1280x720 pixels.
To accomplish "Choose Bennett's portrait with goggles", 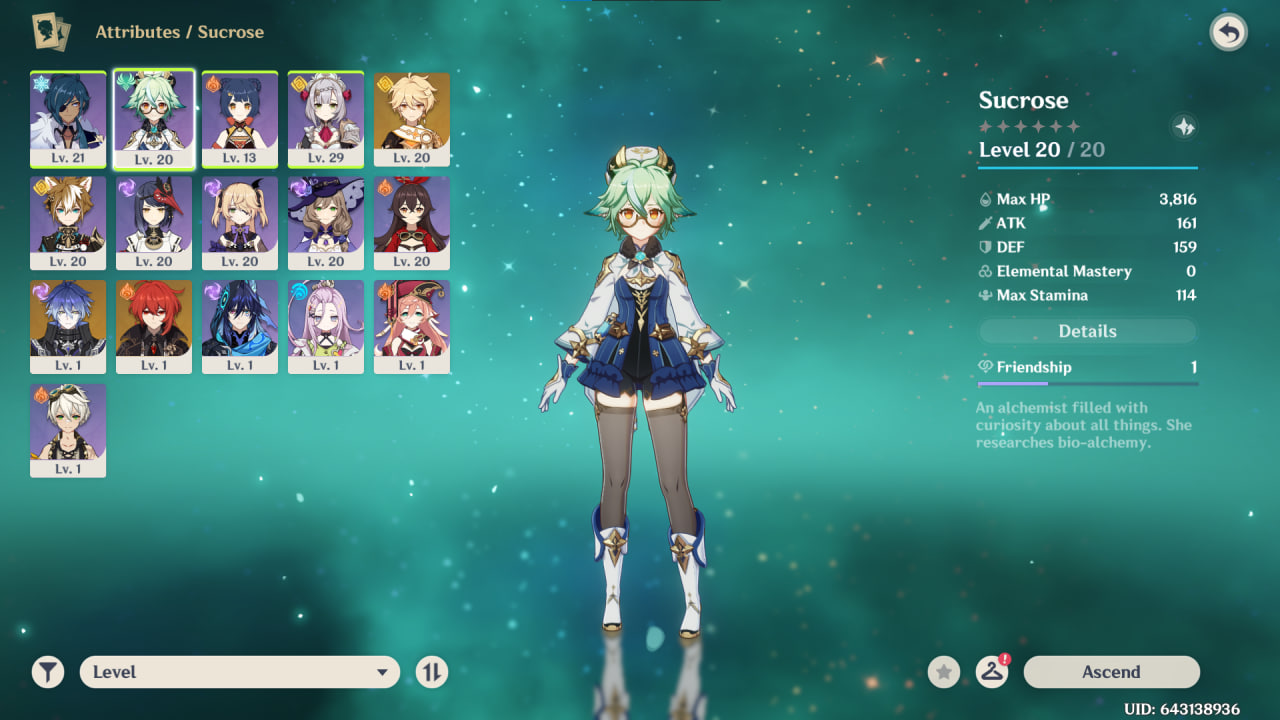I will [68, 430].
